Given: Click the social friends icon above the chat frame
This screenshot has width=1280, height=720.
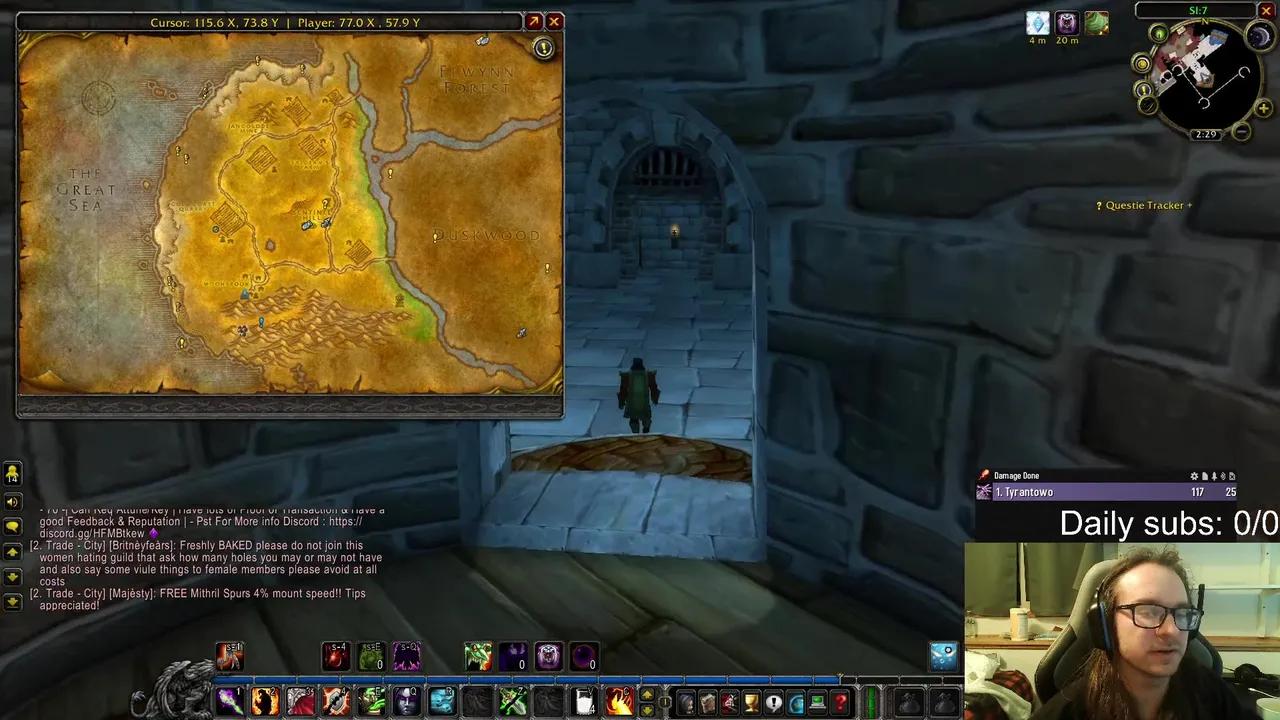Looking at the screenshot, I should (12, 474).
